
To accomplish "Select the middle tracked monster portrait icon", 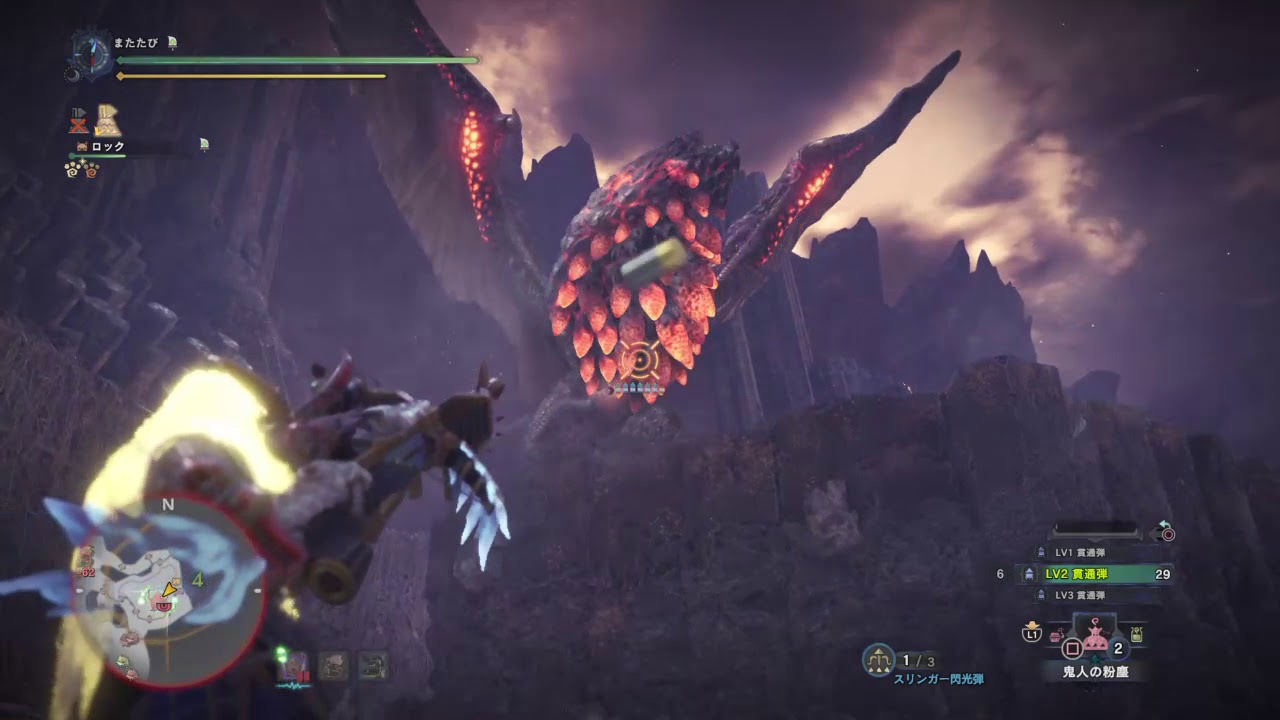I will [x=333, y=666].
